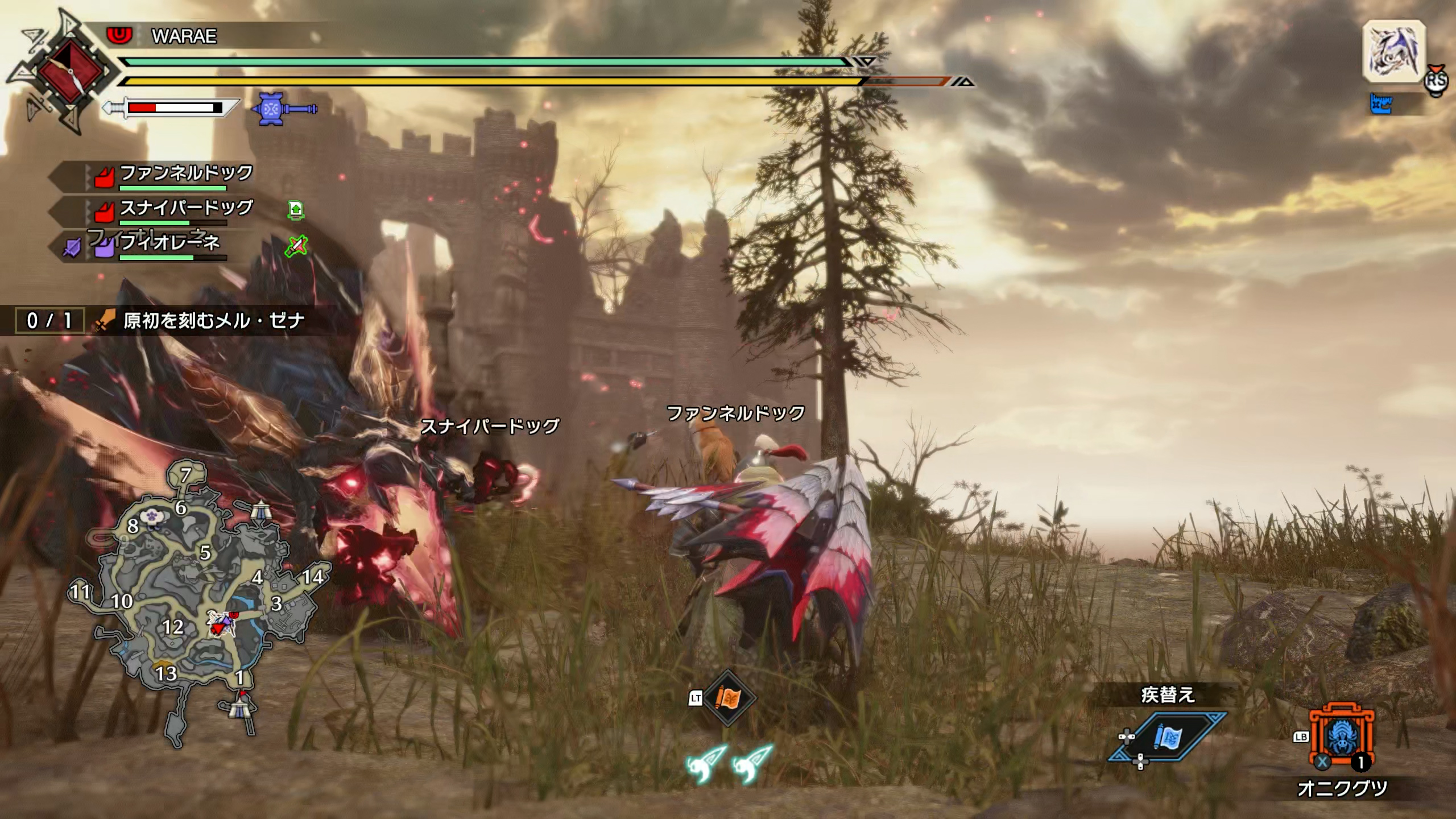Activate the 疾替え scroll swap icon

coord(1167,738)
